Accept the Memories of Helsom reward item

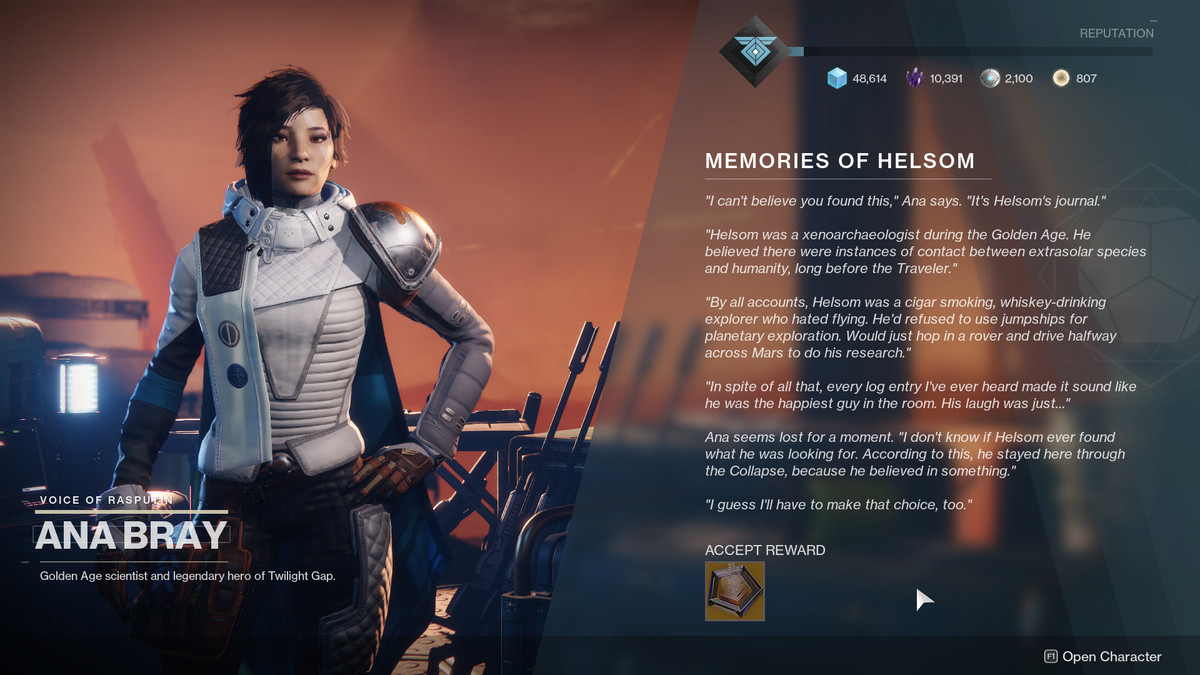coord(735,591)
